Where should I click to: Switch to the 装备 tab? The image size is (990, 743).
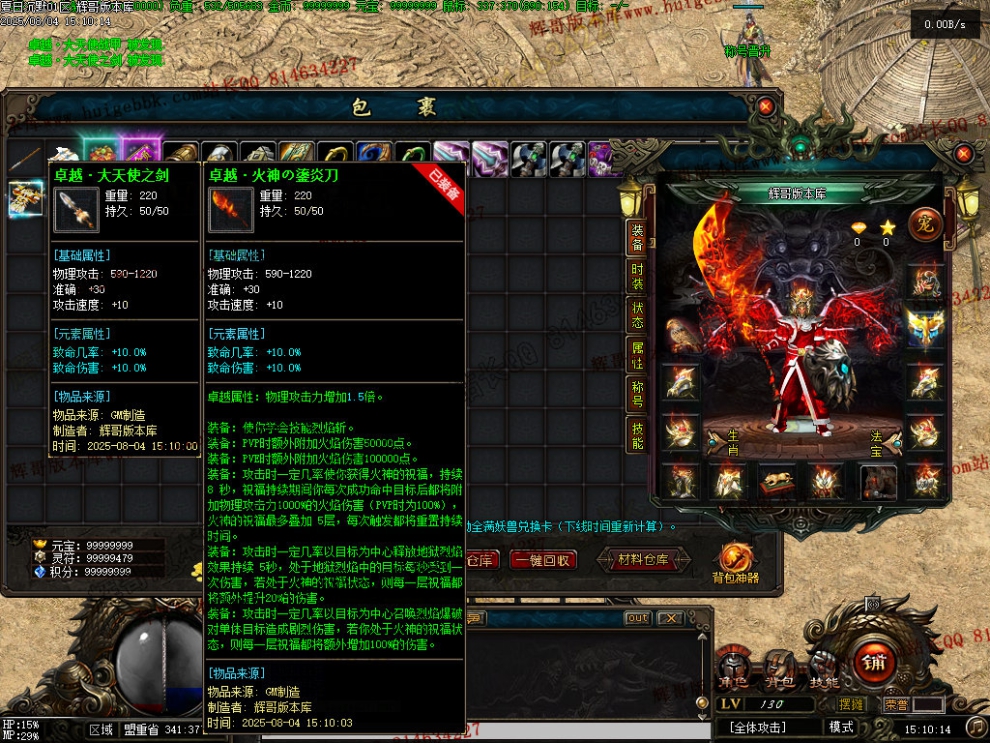pos(637,237)
